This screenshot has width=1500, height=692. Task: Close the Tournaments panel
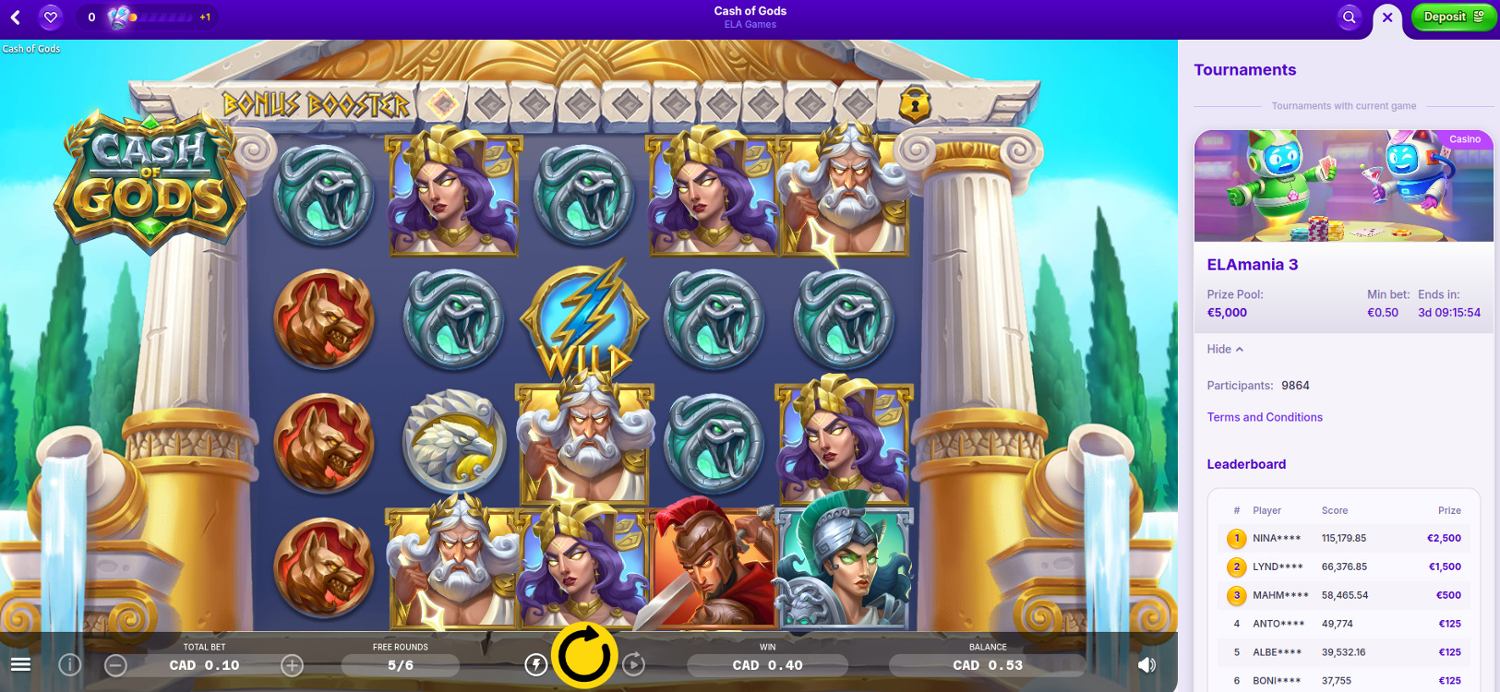pyautogui.click(x=1387, y=17)
